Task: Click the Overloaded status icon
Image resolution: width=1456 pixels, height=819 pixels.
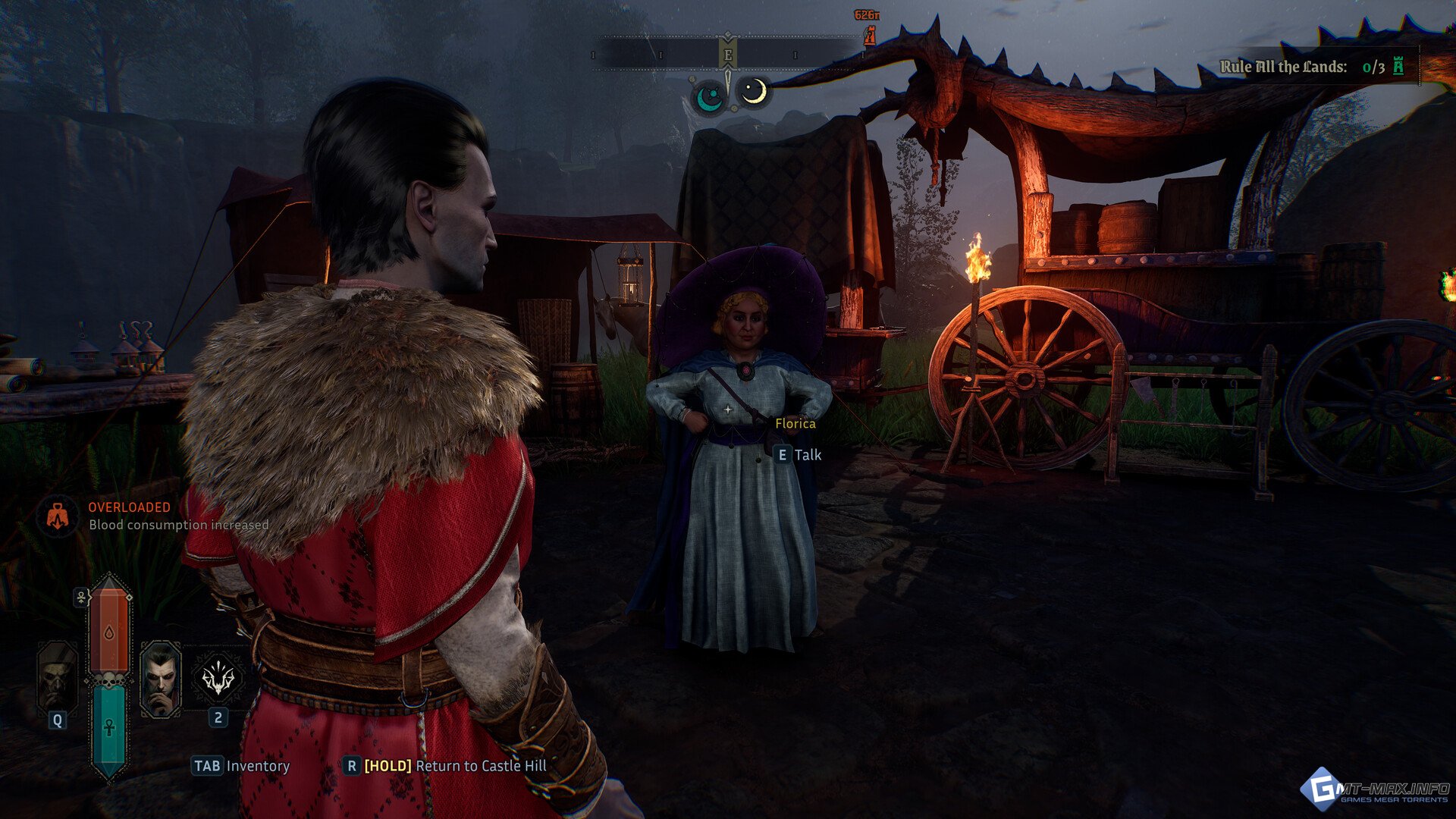Action: (x=58, y=517)
